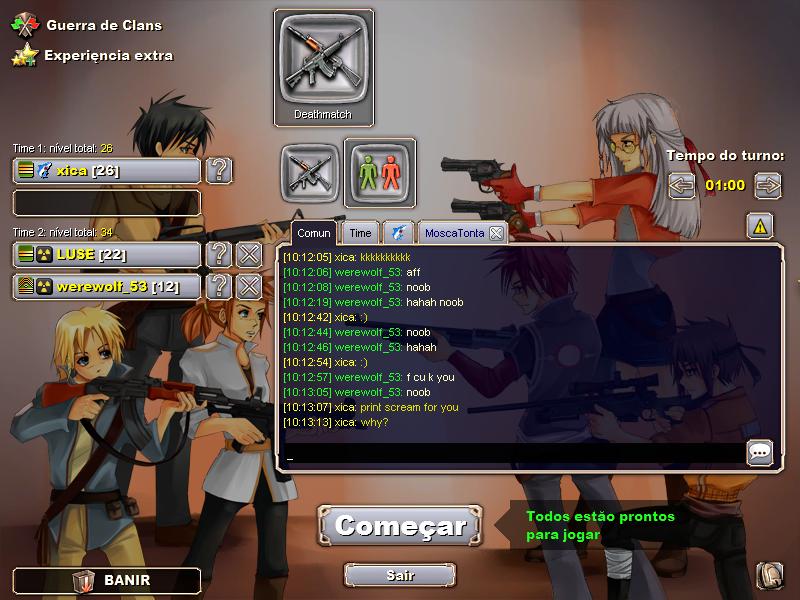This screenshot has width=800, height=600.
Task: Choose the crossed rifles small mode icon
Action: tap(310, 172)
